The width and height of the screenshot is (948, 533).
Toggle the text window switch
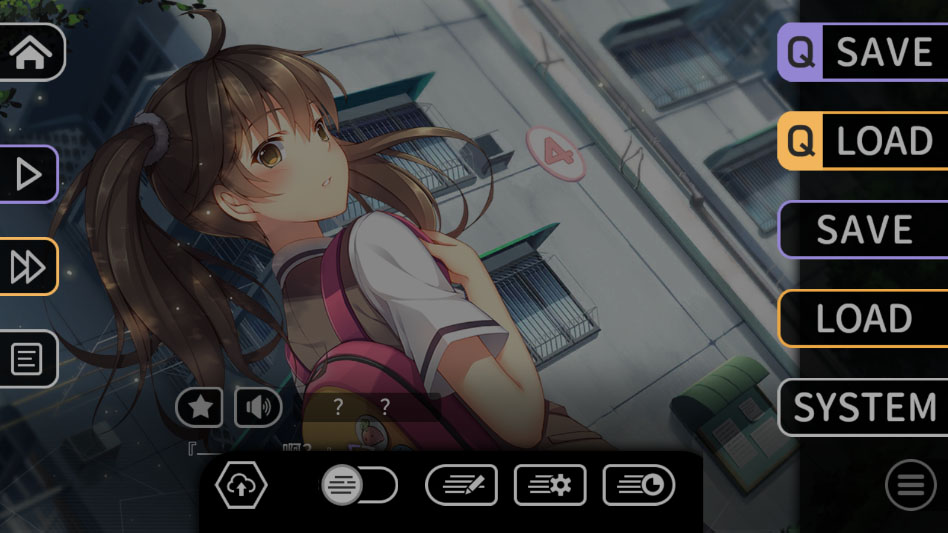coord(359,486)
